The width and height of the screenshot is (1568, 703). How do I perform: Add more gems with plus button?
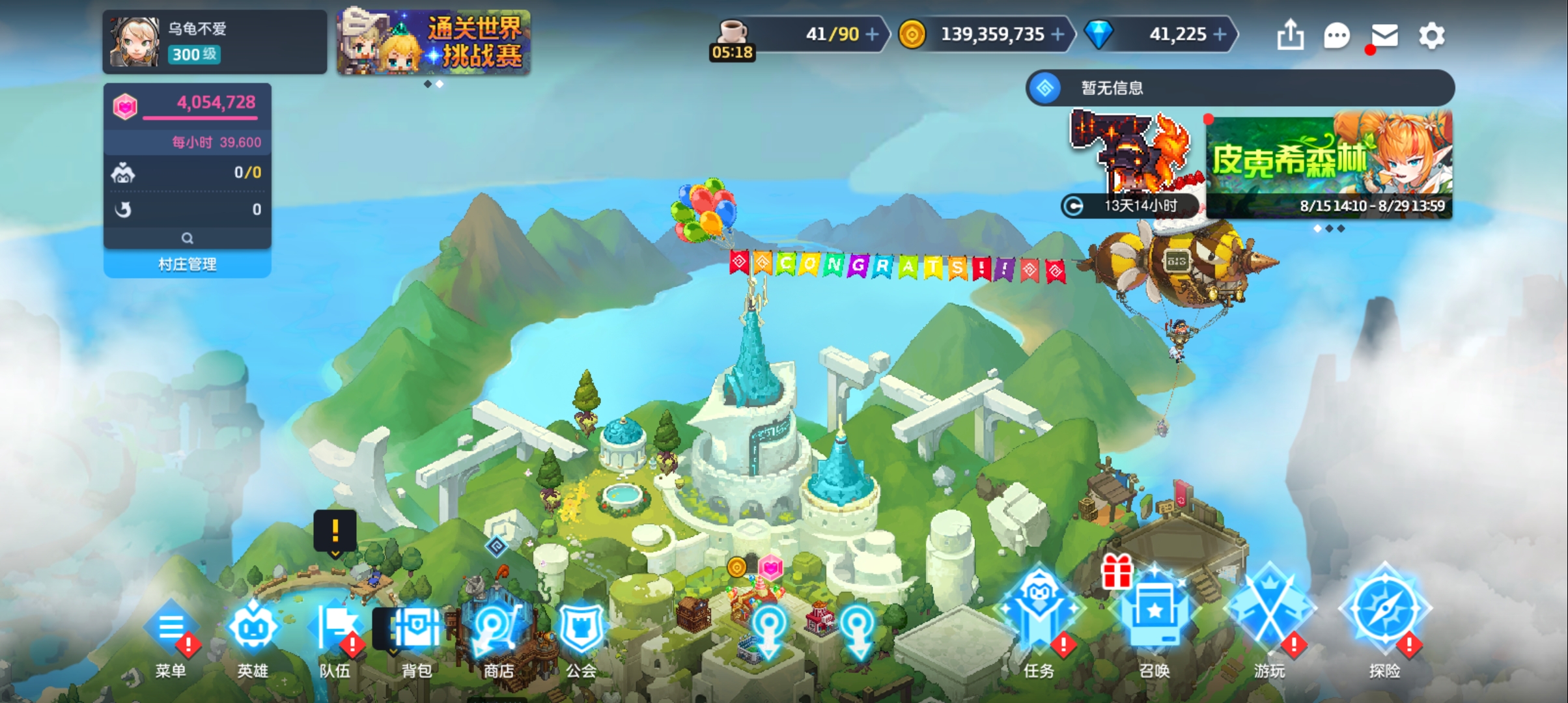click(1220, 34)
